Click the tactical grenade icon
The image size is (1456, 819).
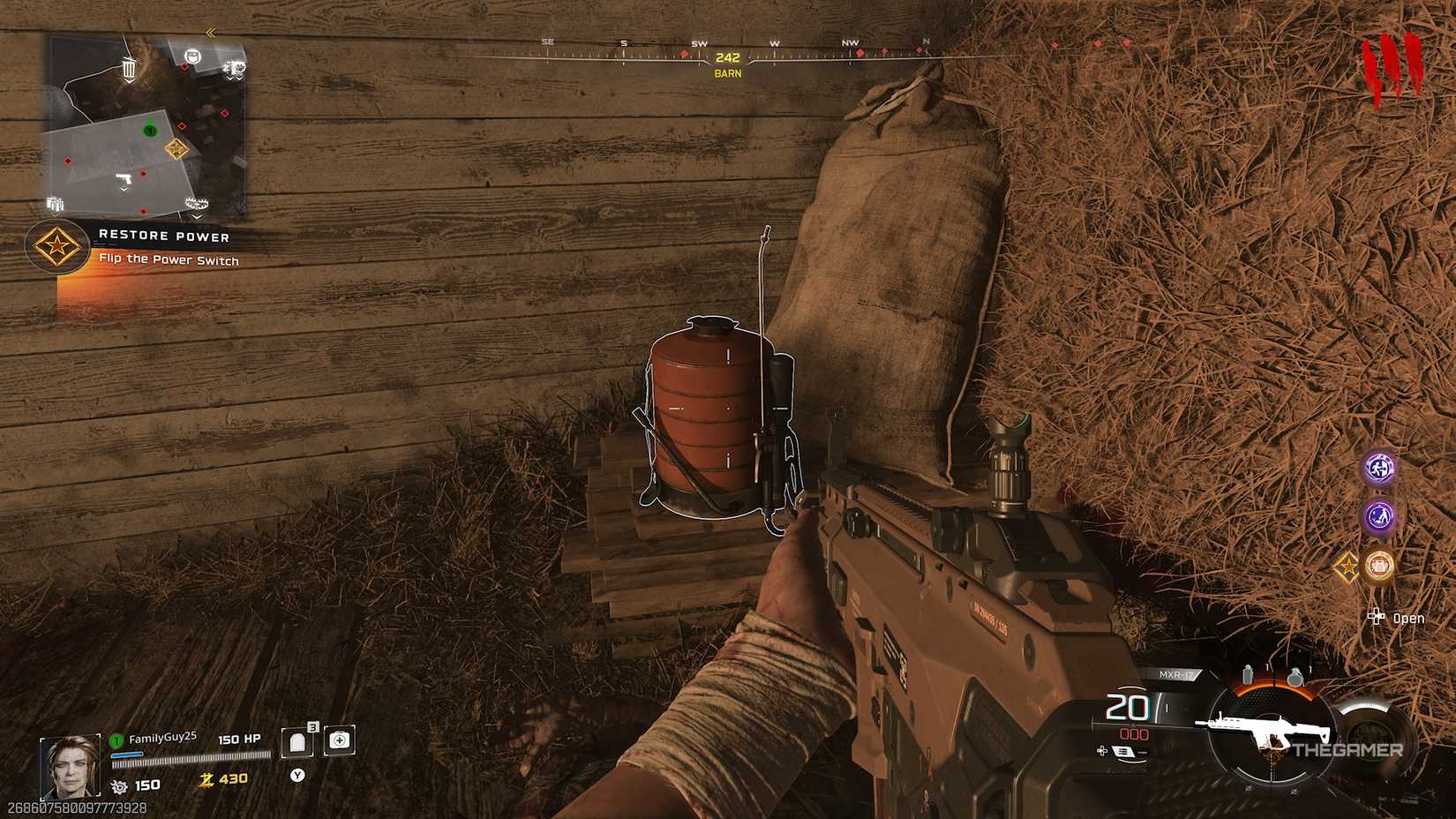(1247, 673)
